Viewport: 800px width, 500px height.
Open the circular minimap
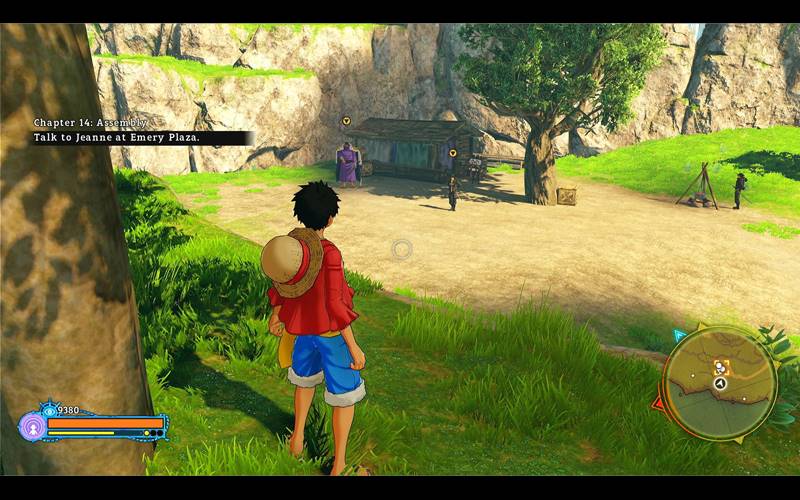click(x=719, y=382)
